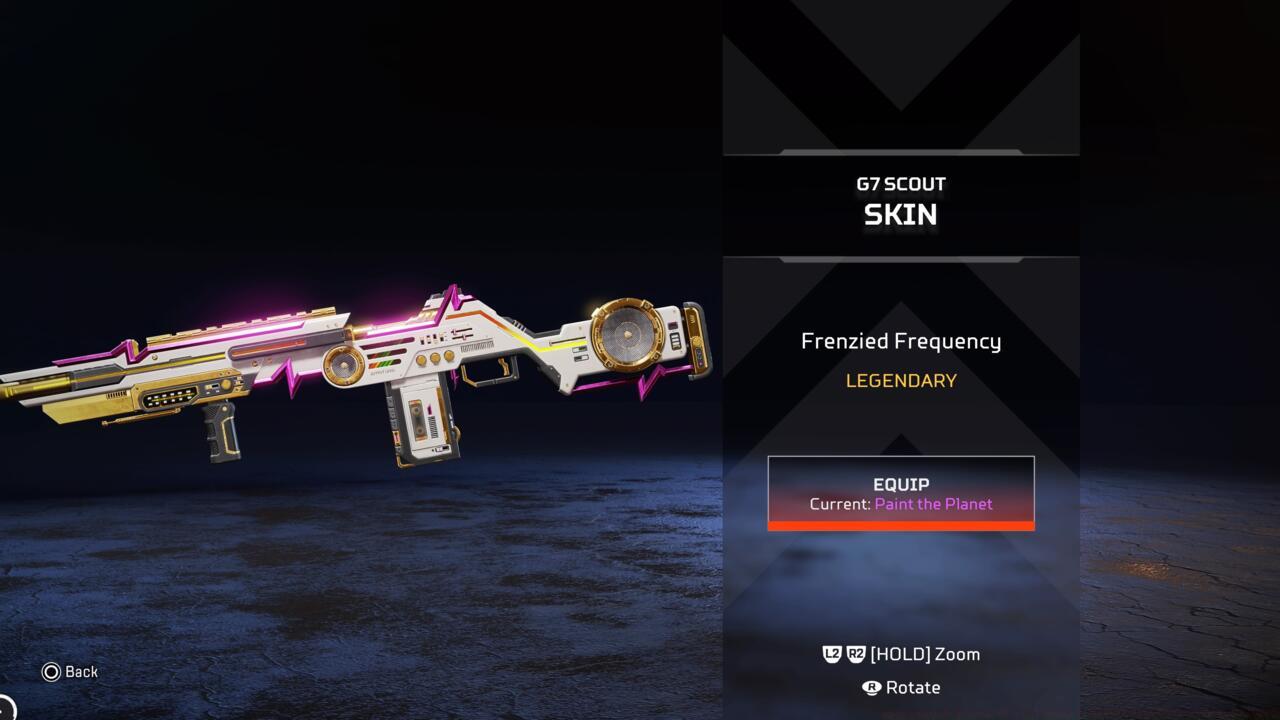
Task: Go back to the previous screen
Action: pos(70,672)
